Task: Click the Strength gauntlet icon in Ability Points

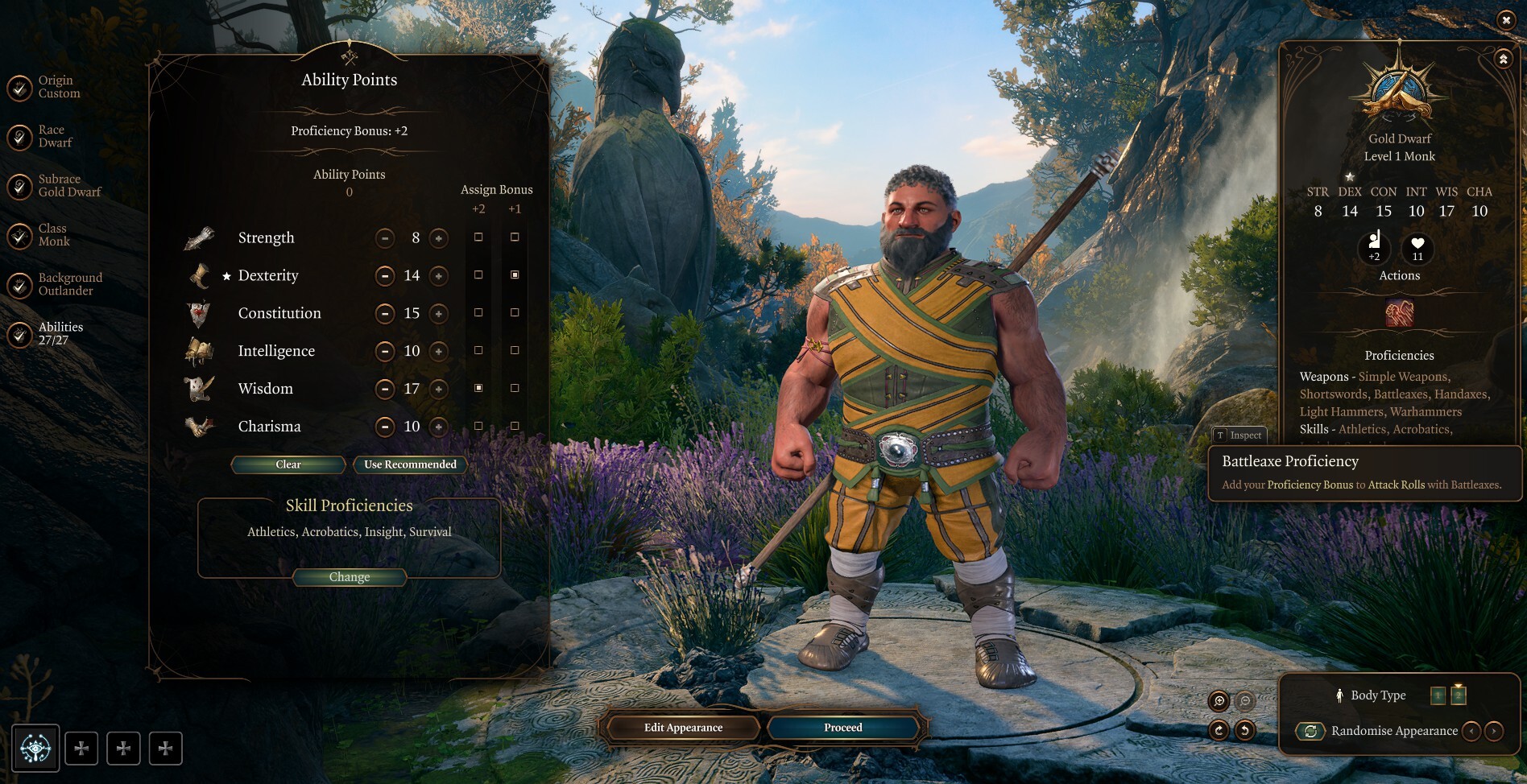Action: coord(198,237)
